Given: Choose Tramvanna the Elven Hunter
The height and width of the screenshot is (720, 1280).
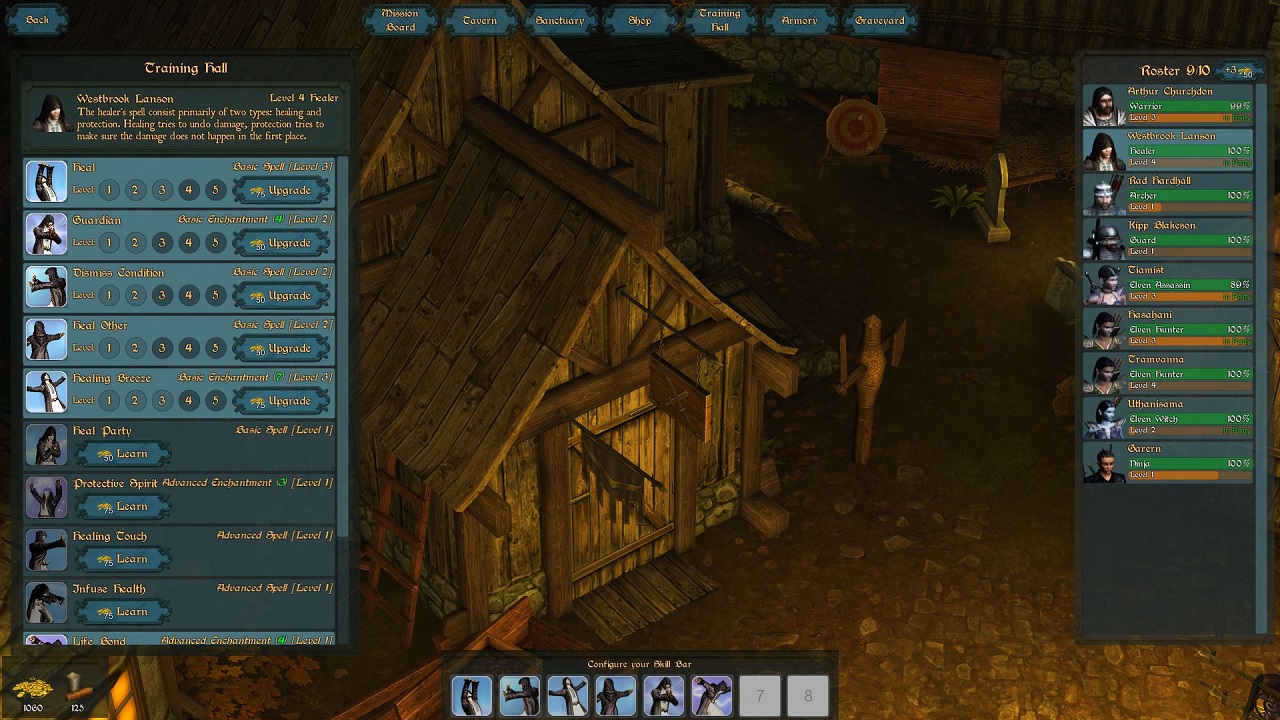Looking at the screenshot, I should point(1168,373).
